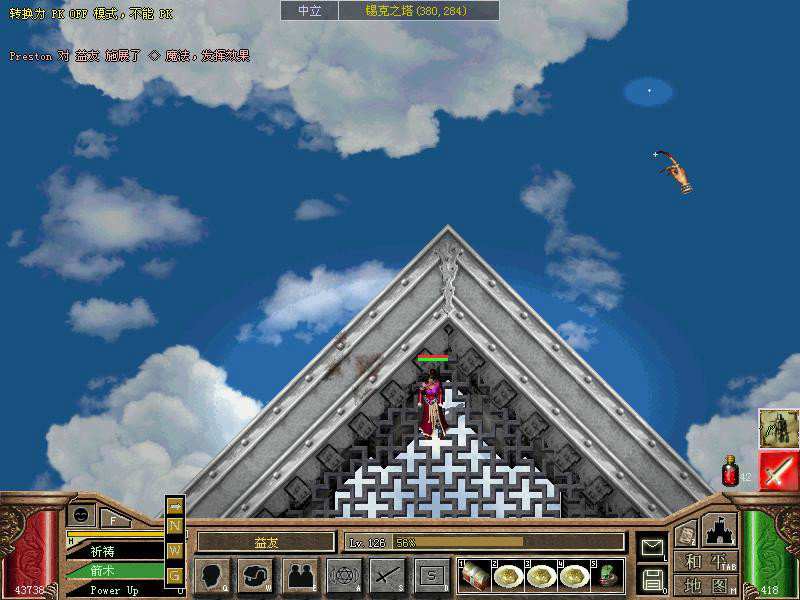Select the G chat mode button
The height and width of the screenshot is (600, 800).
(175, 575)
